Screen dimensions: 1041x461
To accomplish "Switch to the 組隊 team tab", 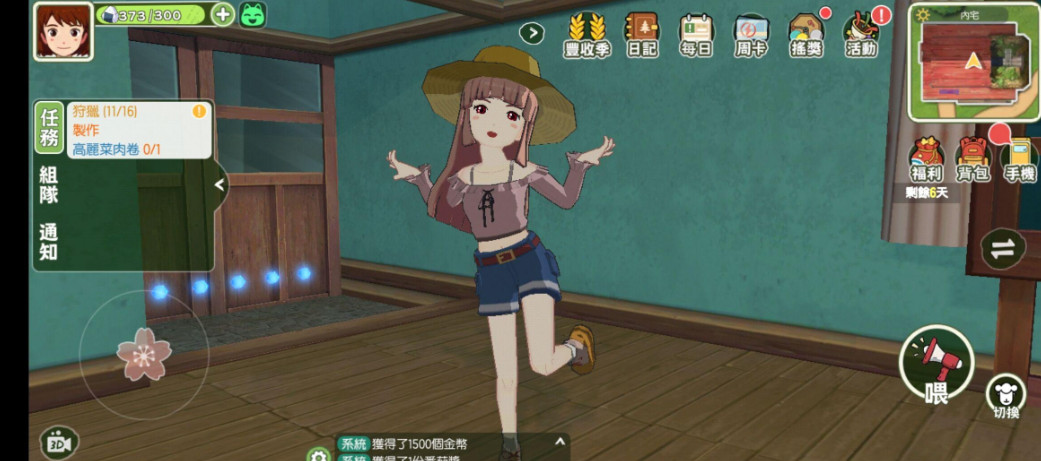I will pyautogui.click(x=48, y=184).
